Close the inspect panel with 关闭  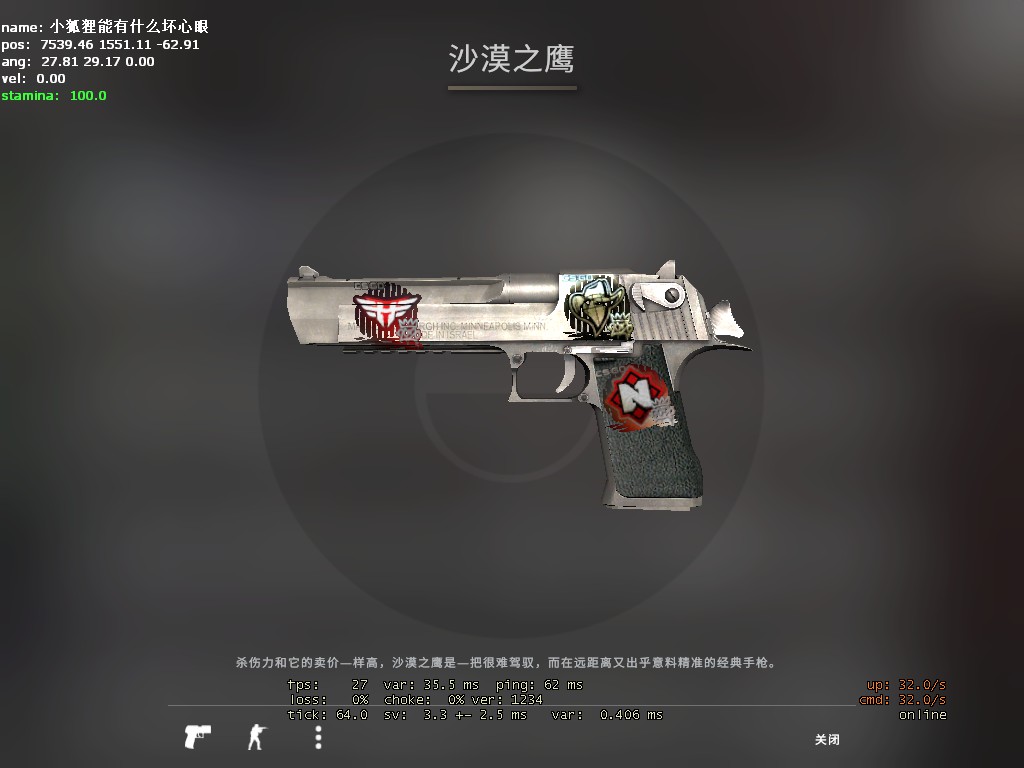tap(827, 740)
